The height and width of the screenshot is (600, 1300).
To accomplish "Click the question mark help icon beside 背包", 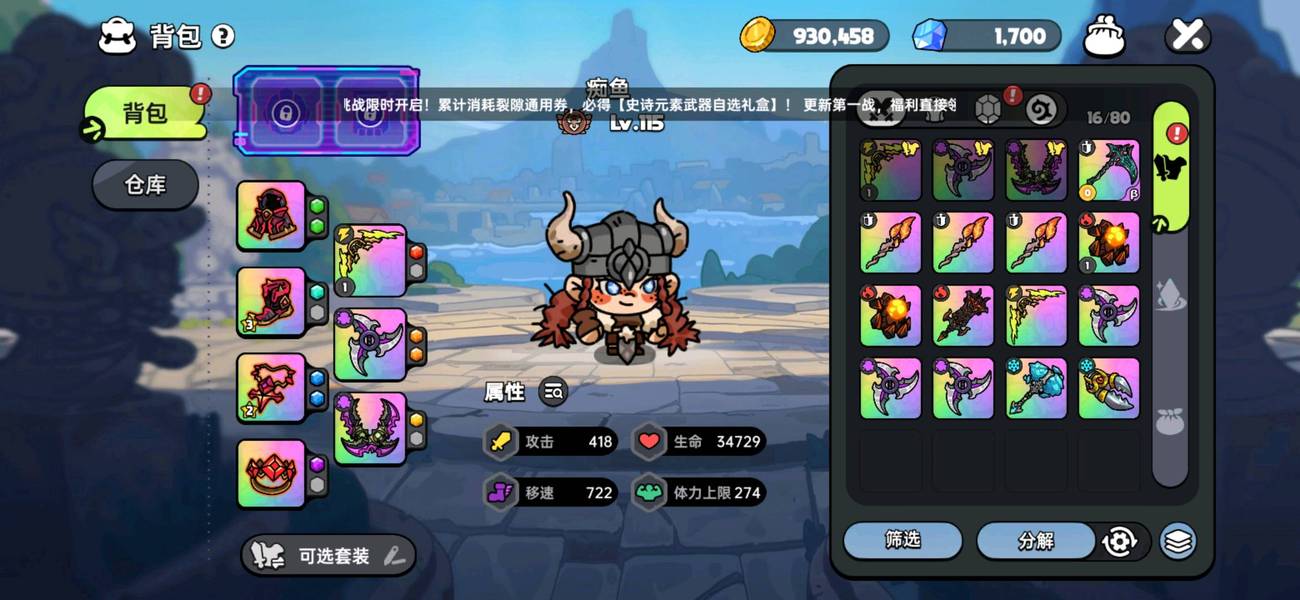I will click(223, 37).
